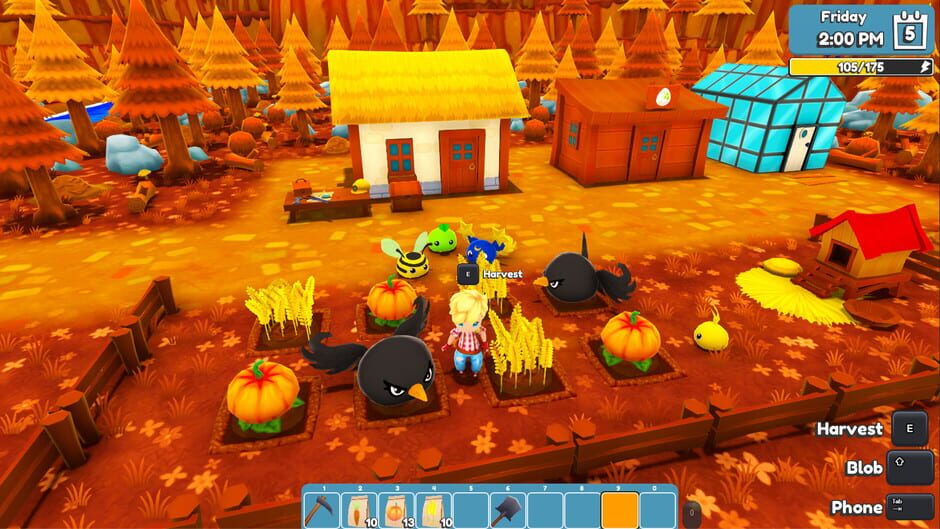This screenshot has height=529, width=940.
Task: Open the calendar icon showing day 5
Action: 910,28
